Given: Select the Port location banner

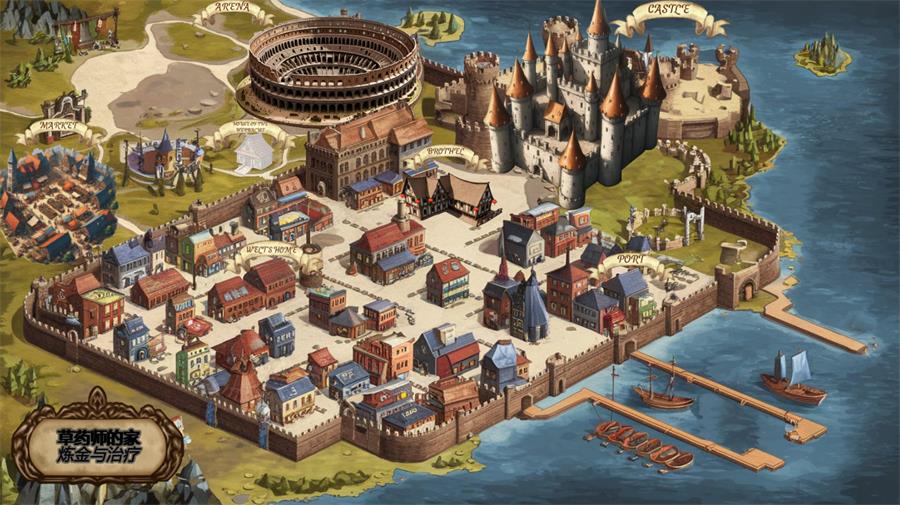Looking at the screenshot, I should [x=629, y=260].
